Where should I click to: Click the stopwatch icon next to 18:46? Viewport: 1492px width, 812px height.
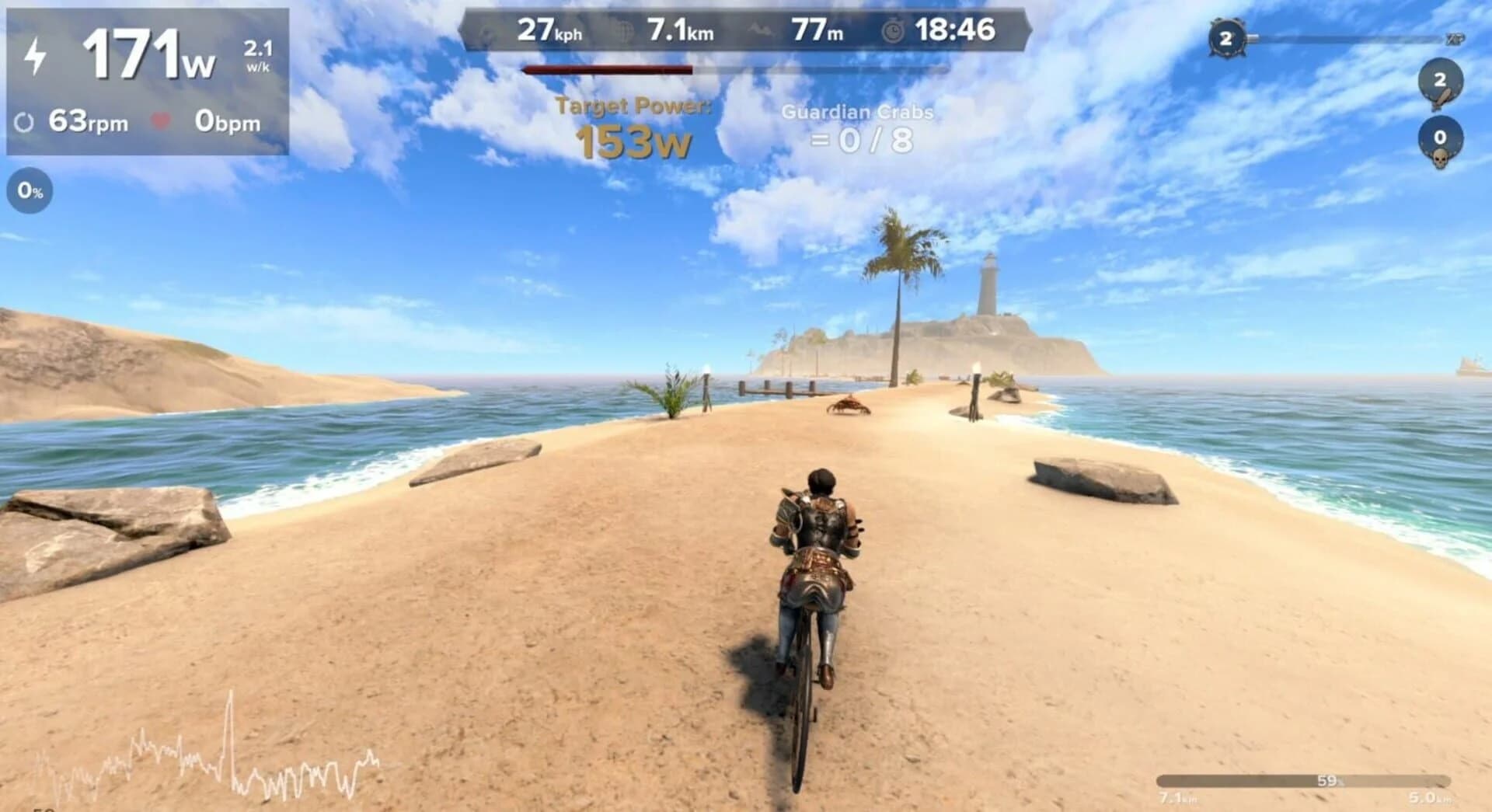894,31
